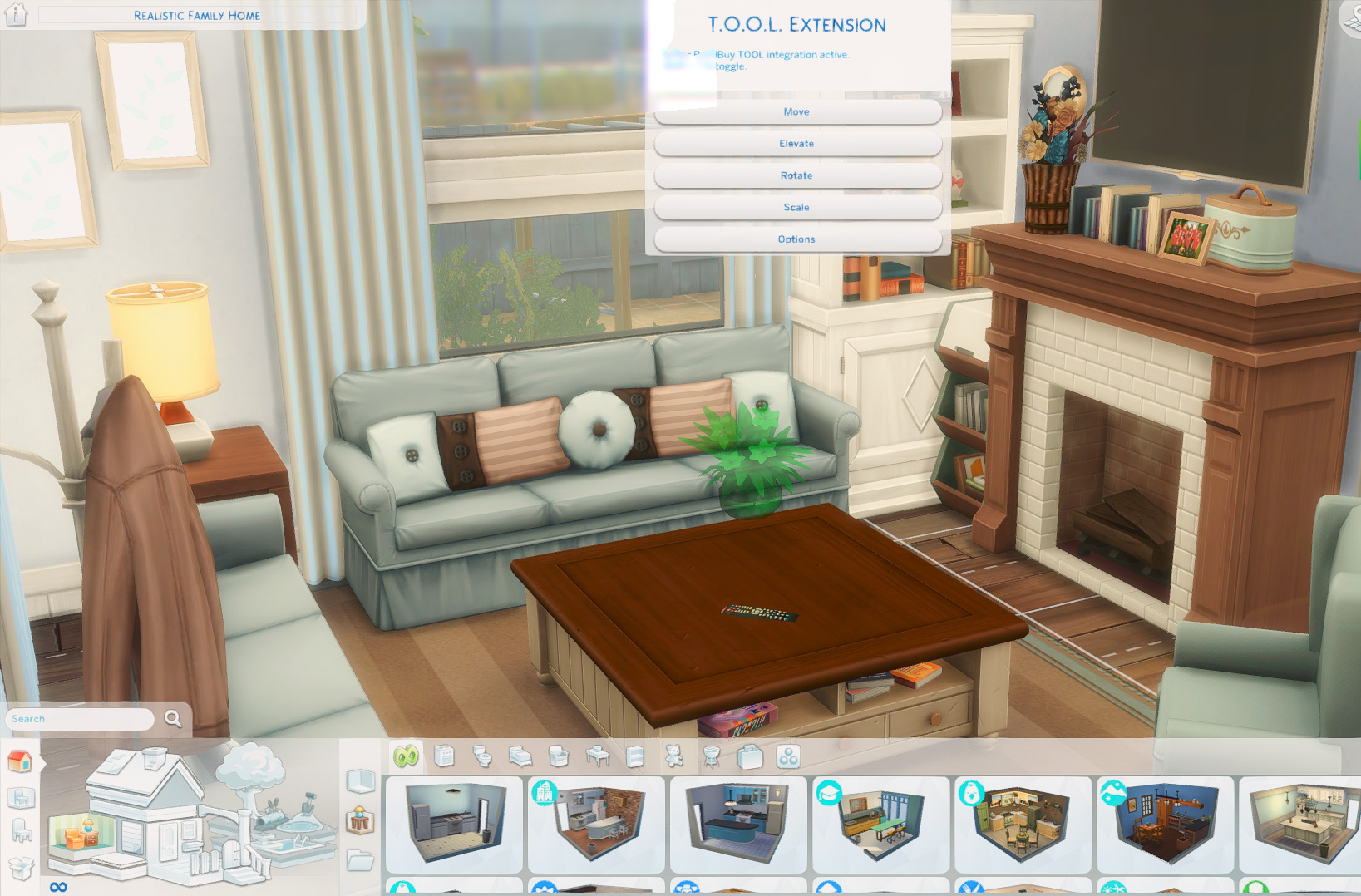Image resolution: width=1361 pixels, height=896 pixels.
Task: Choose the kids room teddy bear category
Action: coord(673,756)
